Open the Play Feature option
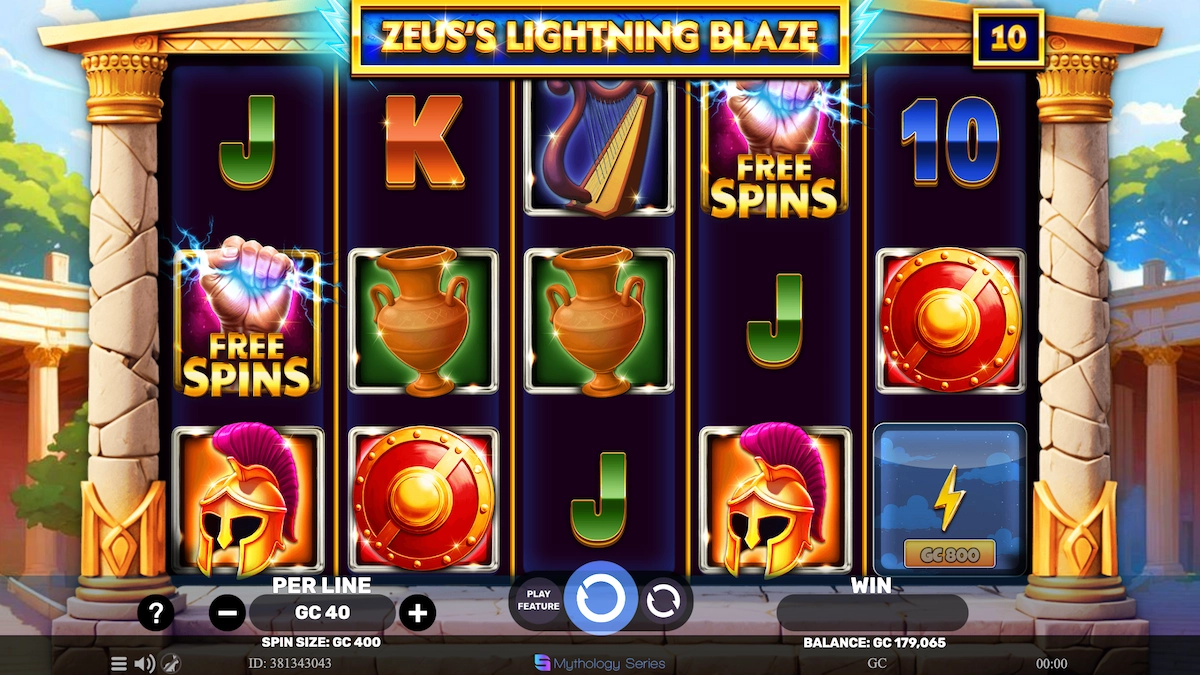1200x675 pixels. [x=538, y=600]
